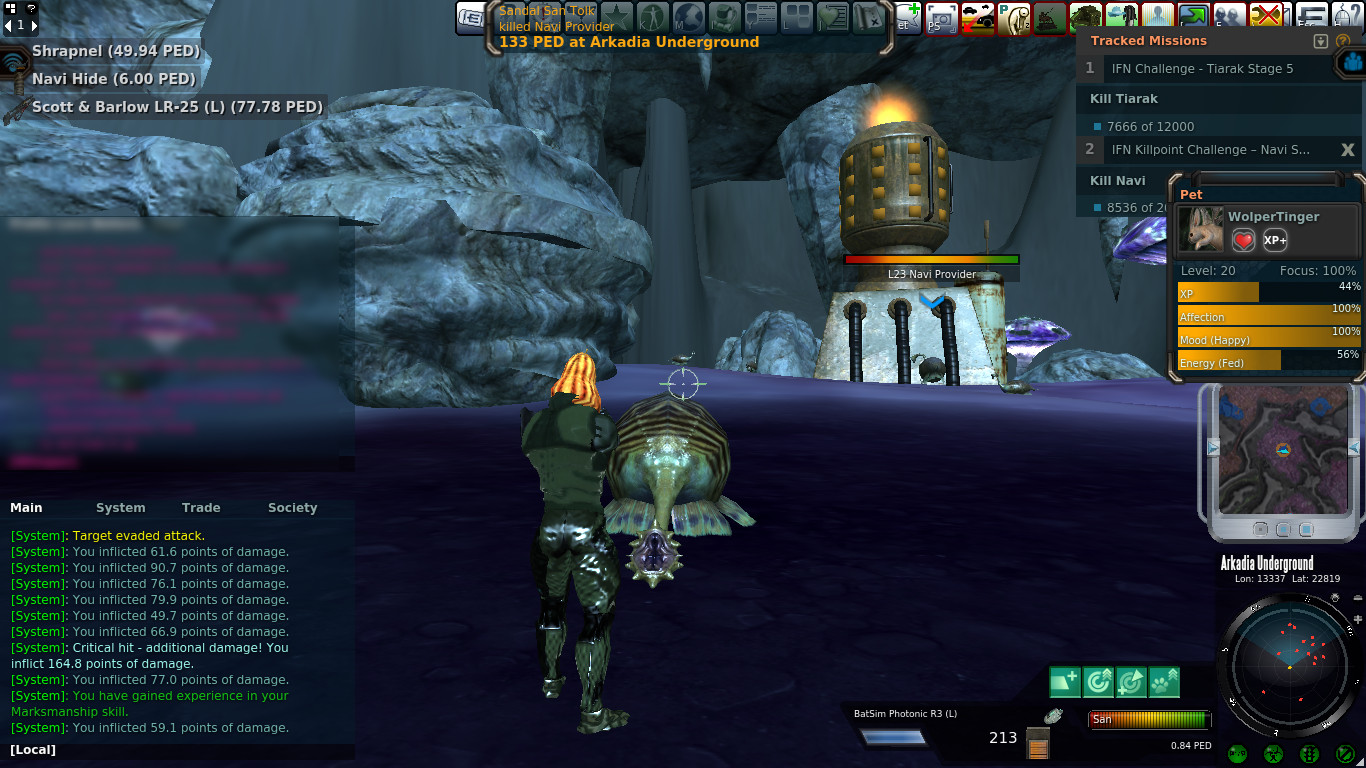Click the blue people icon beside missions

(1353, 62)
